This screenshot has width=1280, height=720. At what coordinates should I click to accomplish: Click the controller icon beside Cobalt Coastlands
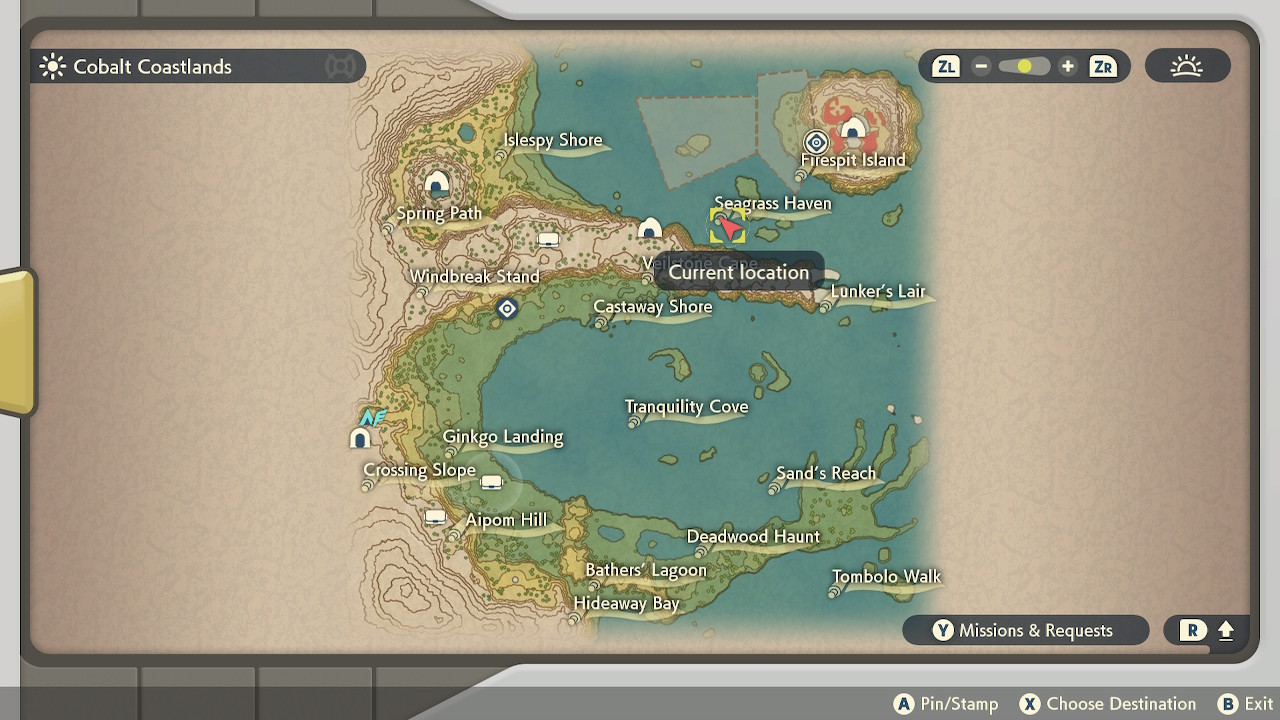(x=340, y=65)
